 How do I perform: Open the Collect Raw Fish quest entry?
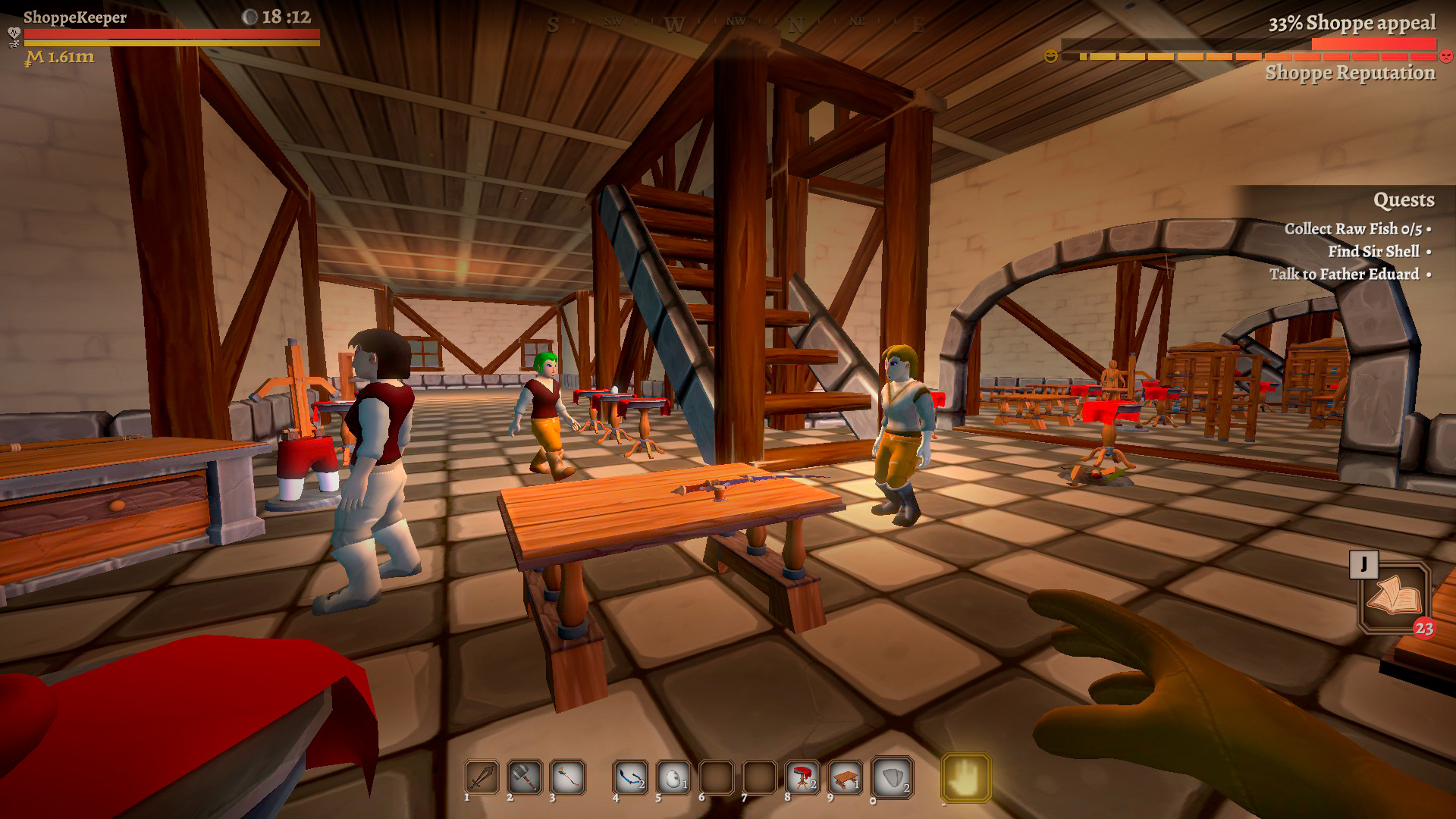tap(1356, 227)
